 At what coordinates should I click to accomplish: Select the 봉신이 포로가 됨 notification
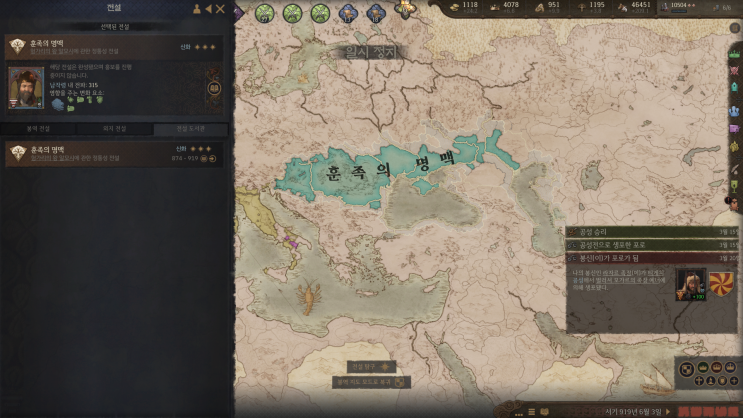click(x=650, y=257)
